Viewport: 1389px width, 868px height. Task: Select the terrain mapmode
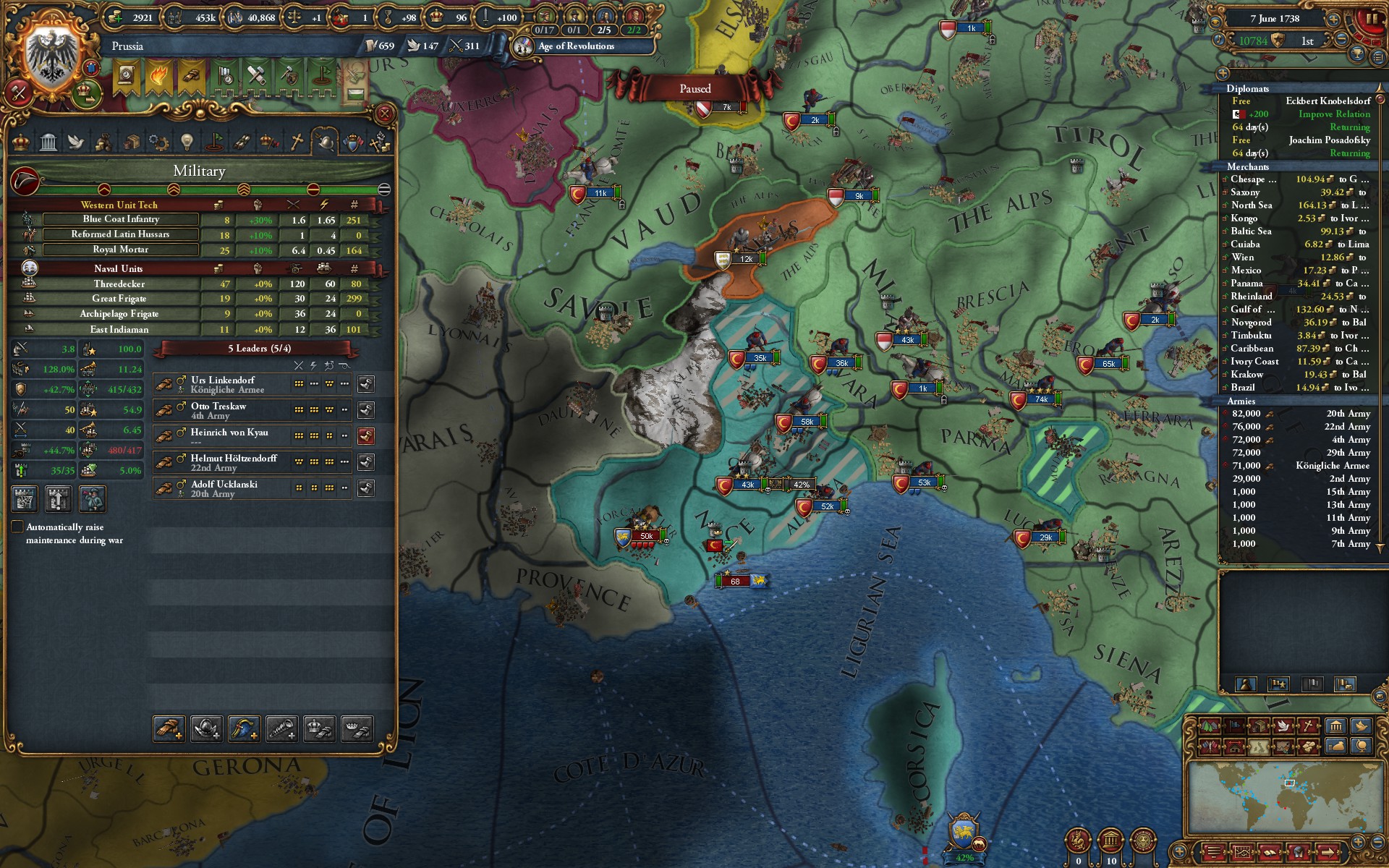1210,725
